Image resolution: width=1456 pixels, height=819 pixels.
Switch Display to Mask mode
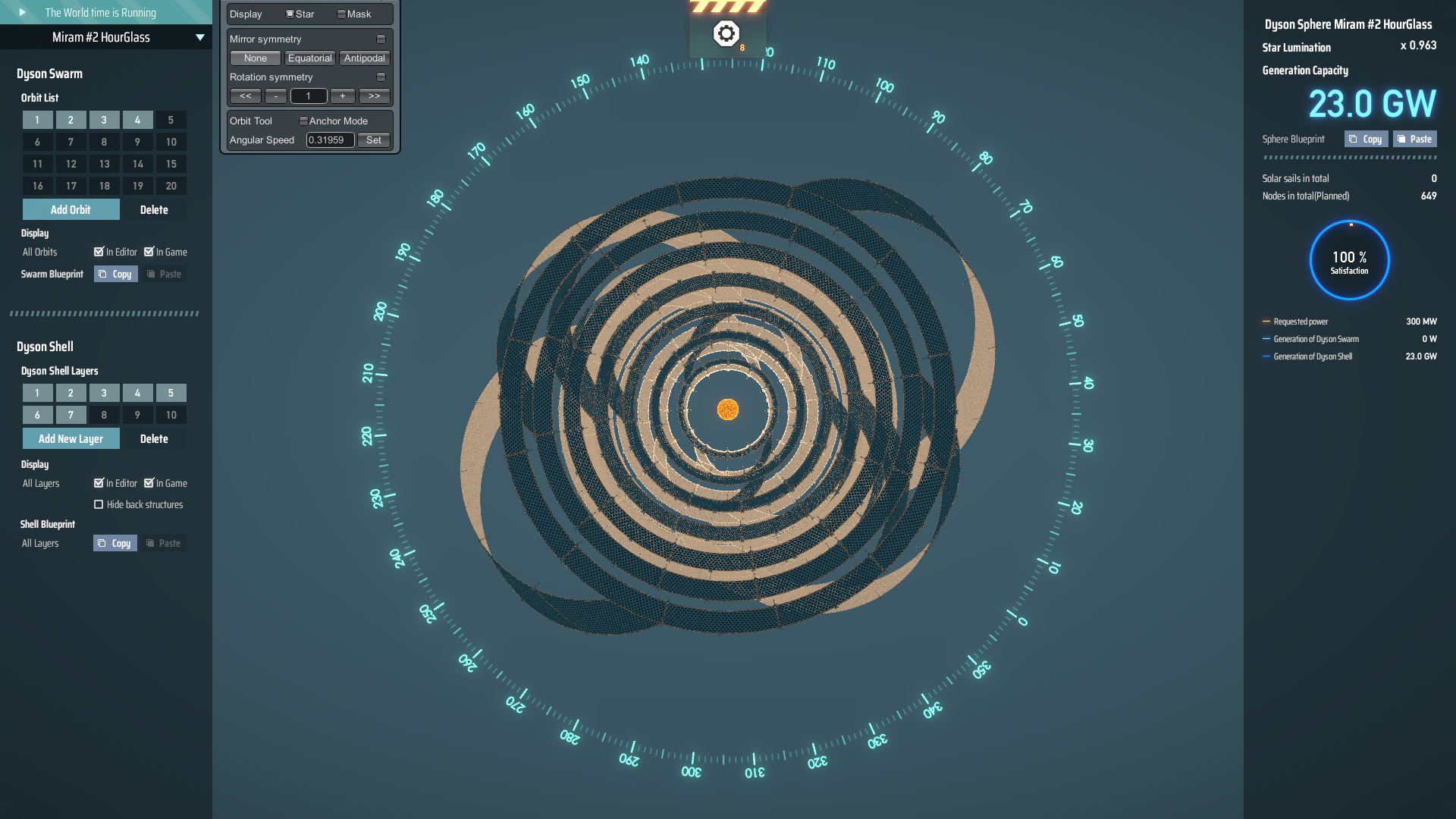342,13
